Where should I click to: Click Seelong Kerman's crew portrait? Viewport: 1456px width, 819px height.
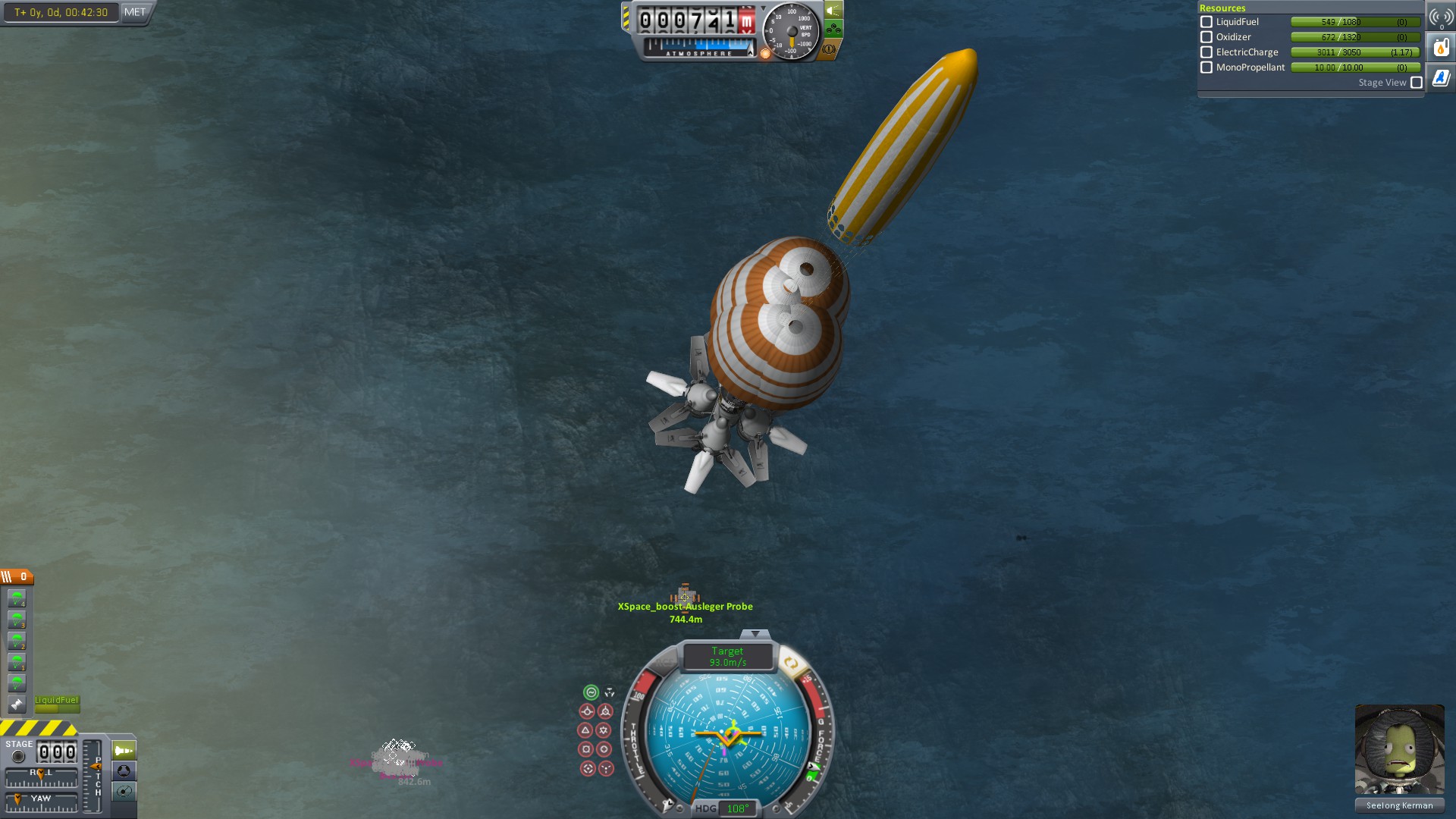(x=1399, y=749)
